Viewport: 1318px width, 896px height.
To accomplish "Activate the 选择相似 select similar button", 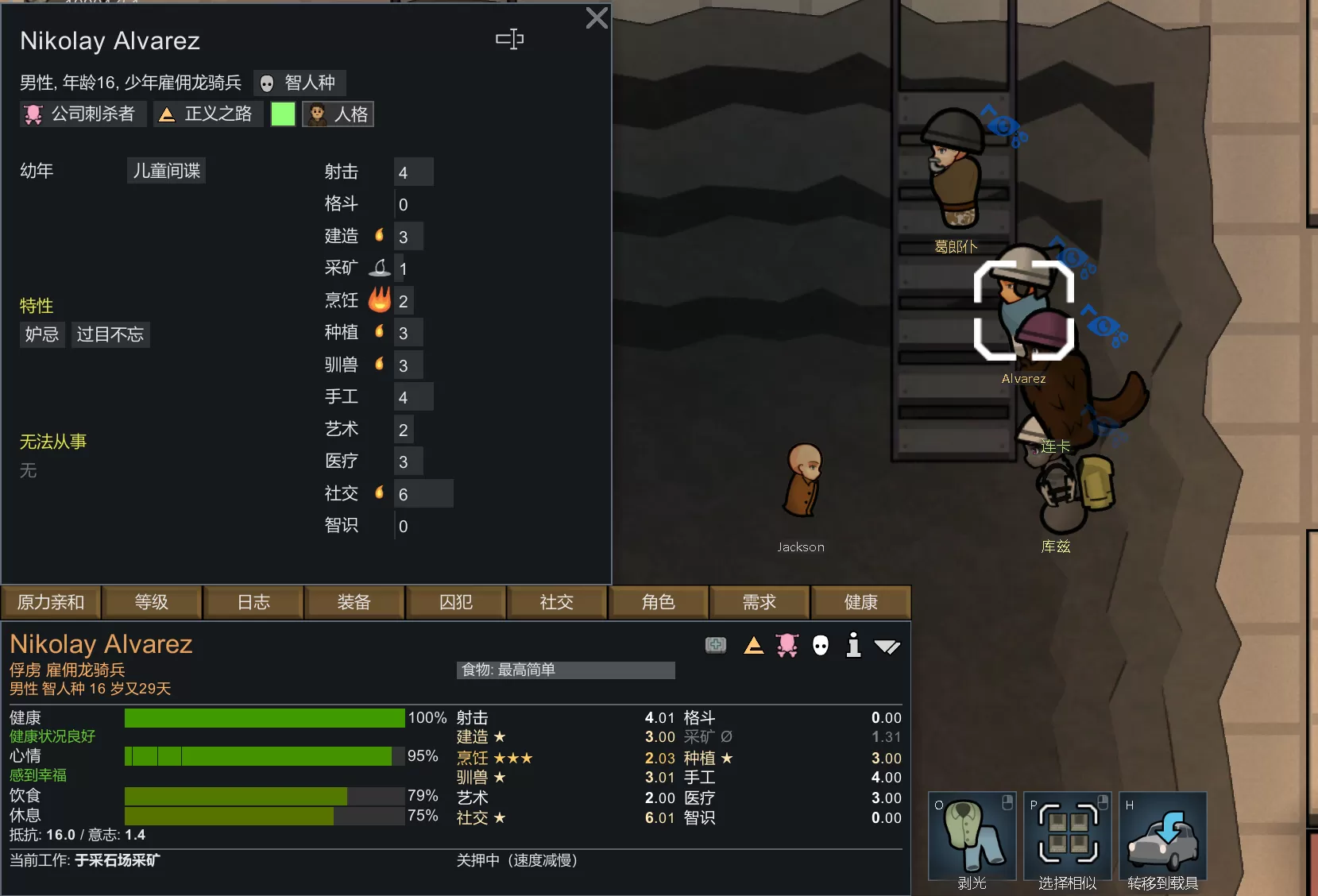I will tap(1067, 837).
